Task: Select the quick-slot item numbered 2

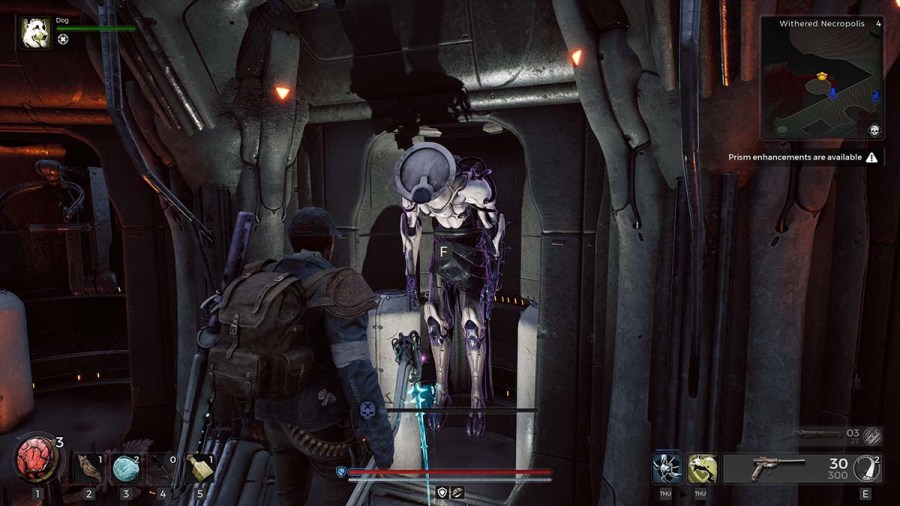Action: click(x=89, y=466)
